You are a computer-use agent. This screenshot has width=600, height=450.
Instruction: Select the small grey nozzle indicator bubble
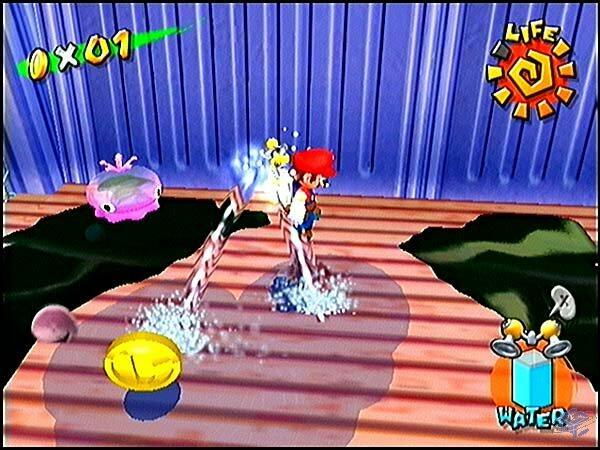pos(561,297)
